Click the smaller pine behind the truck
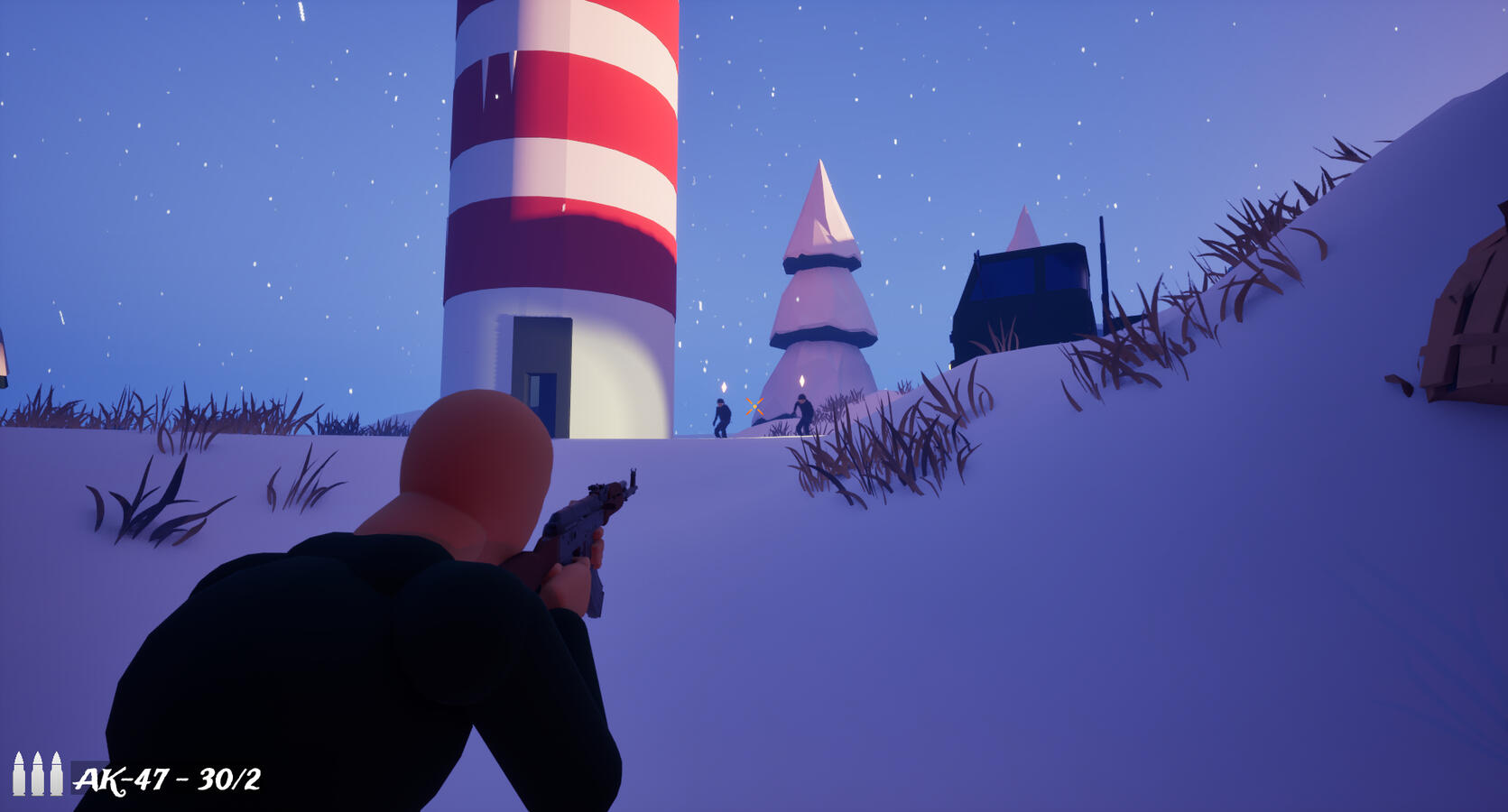 (1024, 226)
